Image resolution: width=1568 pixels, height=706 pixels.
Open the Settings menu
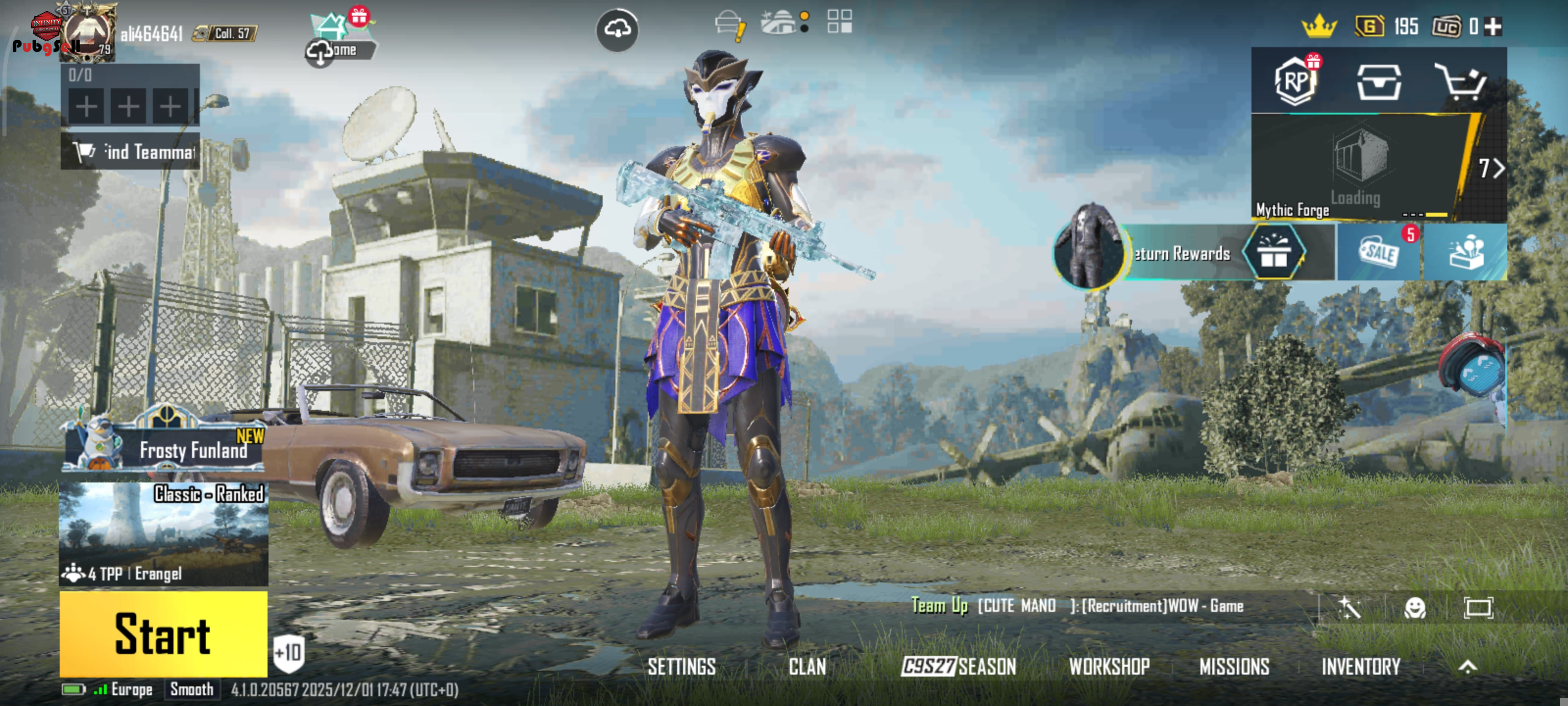point(681,666)
